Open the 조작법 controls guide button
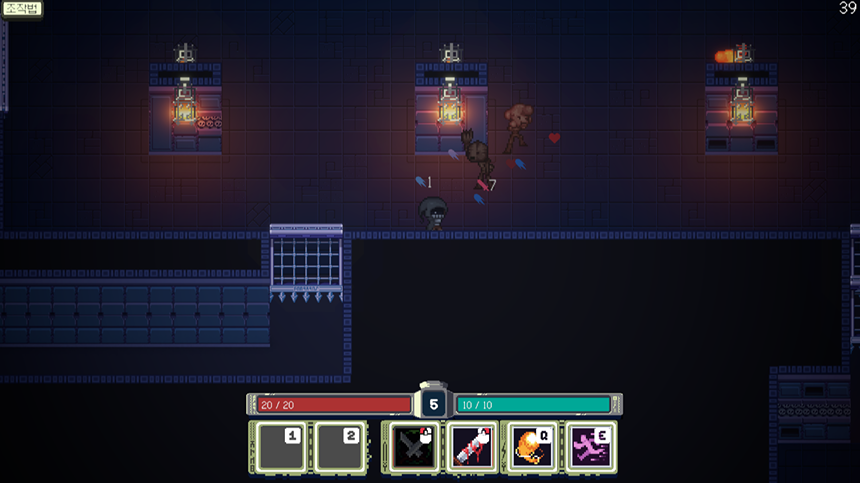The image size is (860, 483). coord(21,8)
